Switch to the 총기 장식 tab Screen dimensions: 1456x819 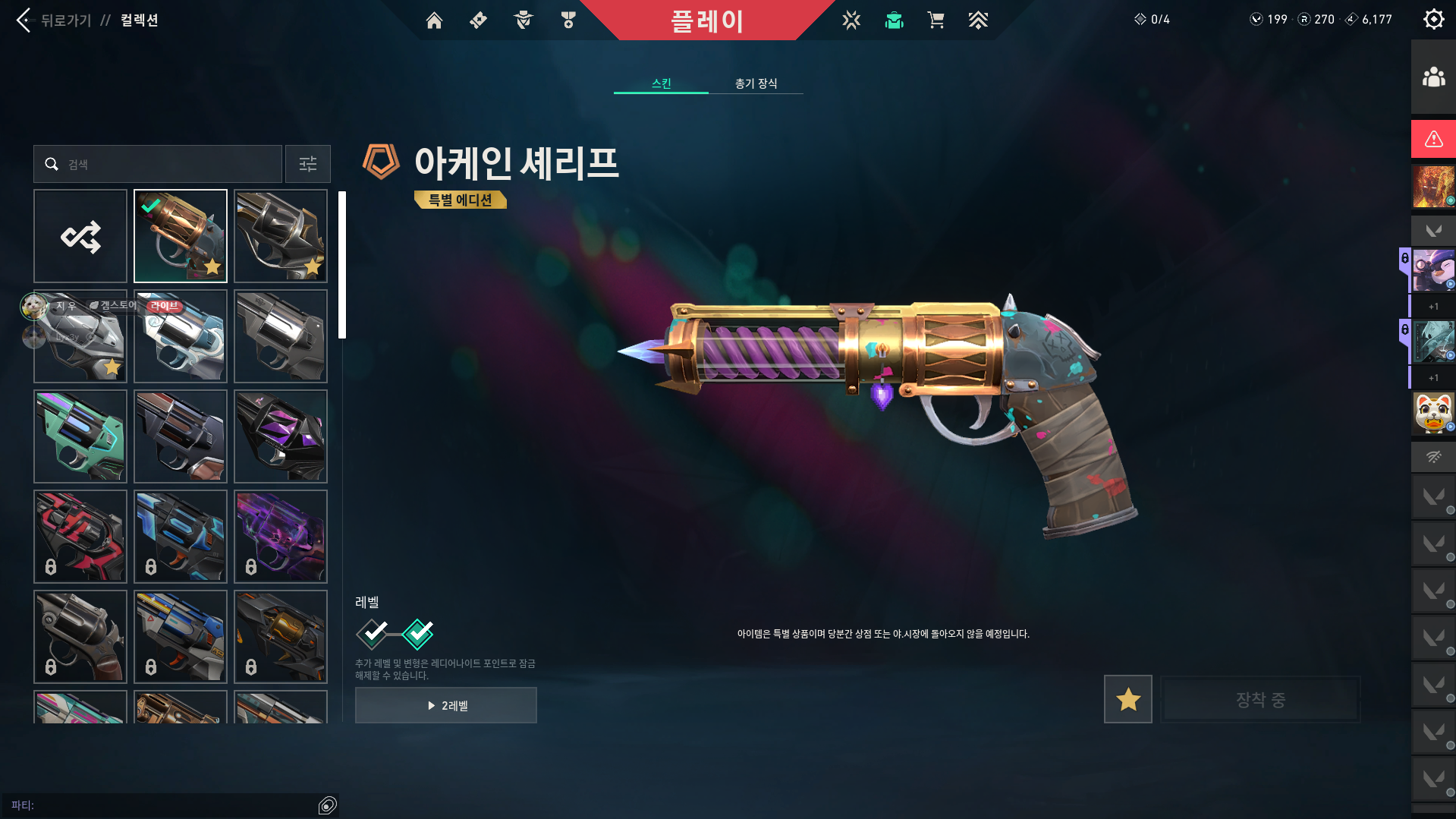coord(756,83)
